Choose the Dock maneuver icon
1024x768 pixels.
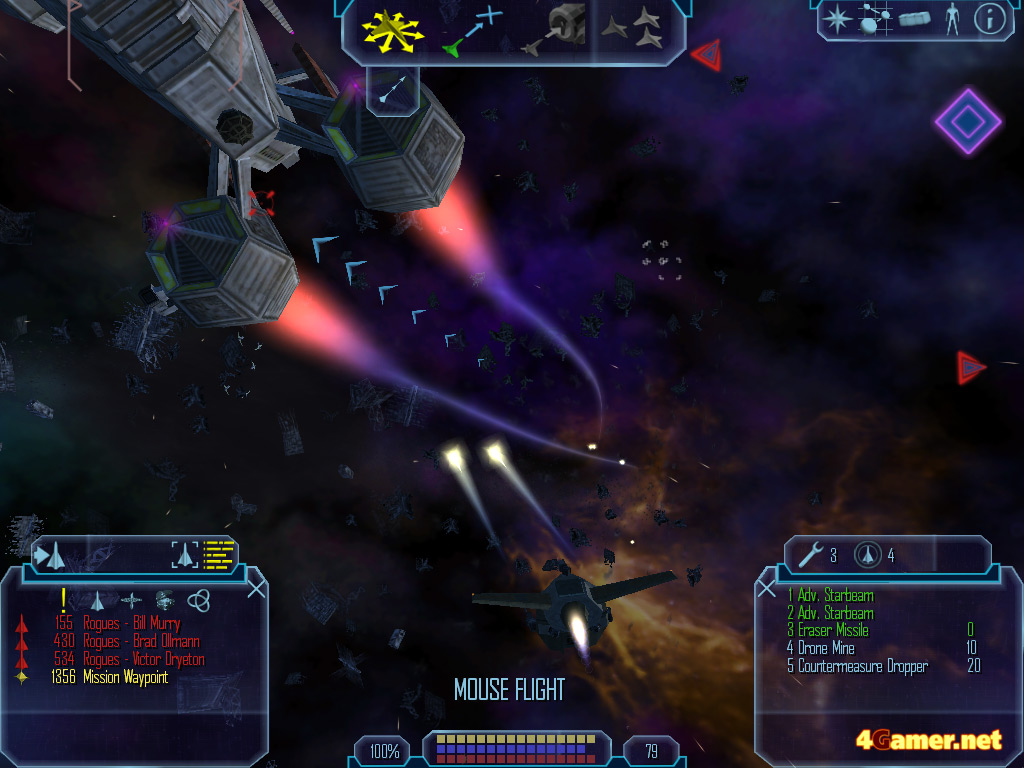(x=556, y=30)
